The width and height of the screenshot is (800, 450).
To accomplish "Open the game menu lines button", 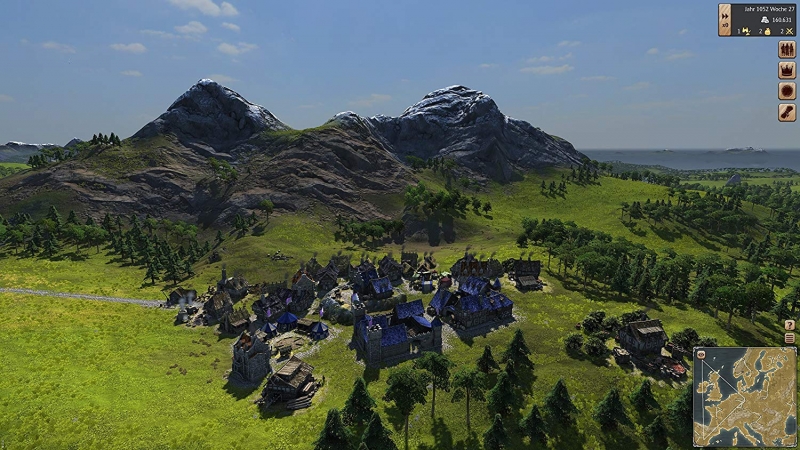I will coord(790,338).
